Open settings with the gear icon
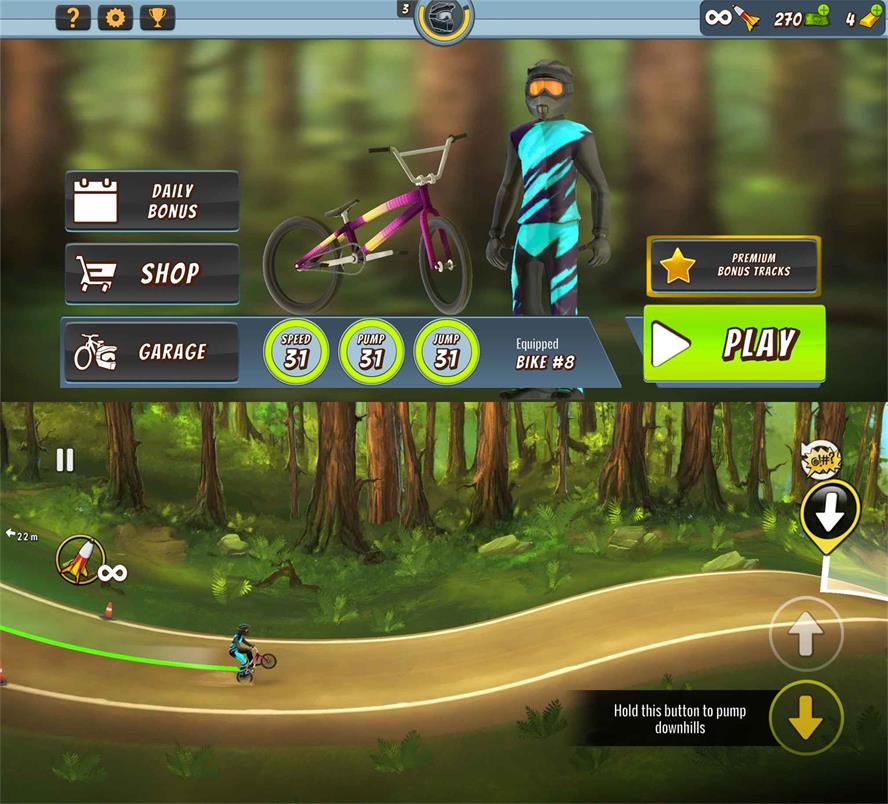The image size is (888, 804). click(115, 17)
